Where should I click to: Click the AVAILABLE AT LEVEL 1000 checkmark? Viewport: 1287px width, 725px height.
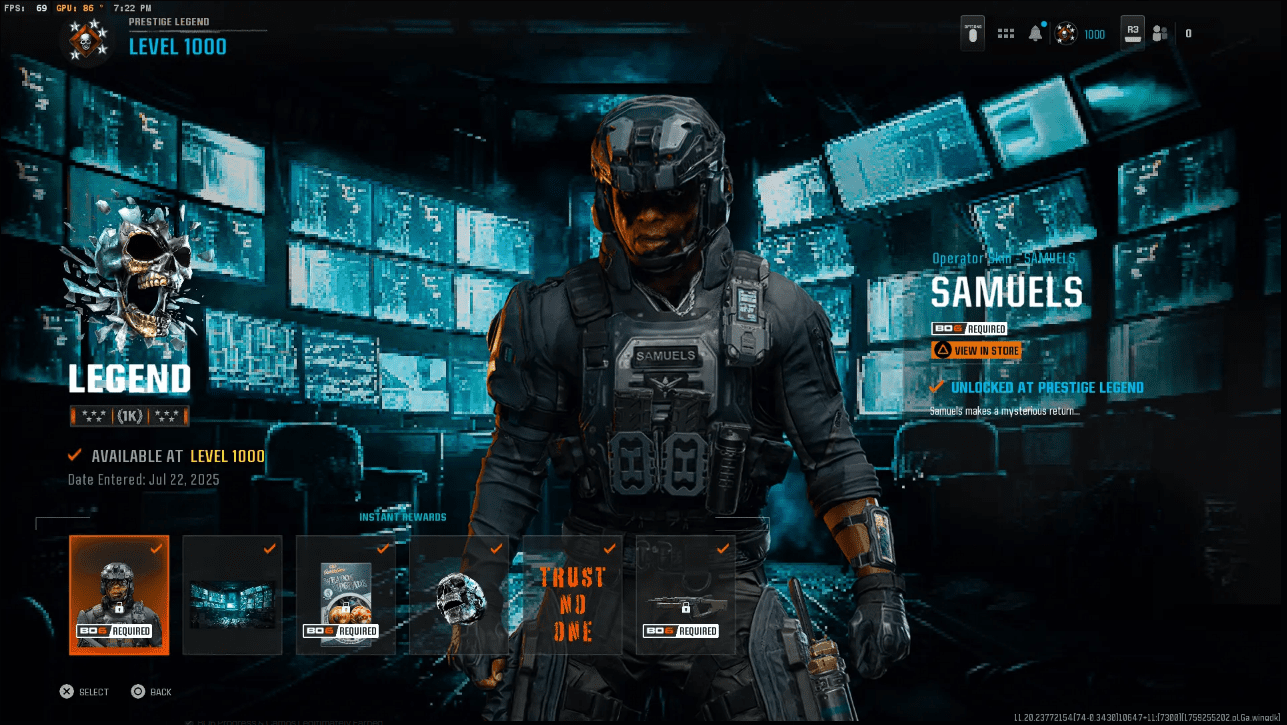click(x=73, y=455)
